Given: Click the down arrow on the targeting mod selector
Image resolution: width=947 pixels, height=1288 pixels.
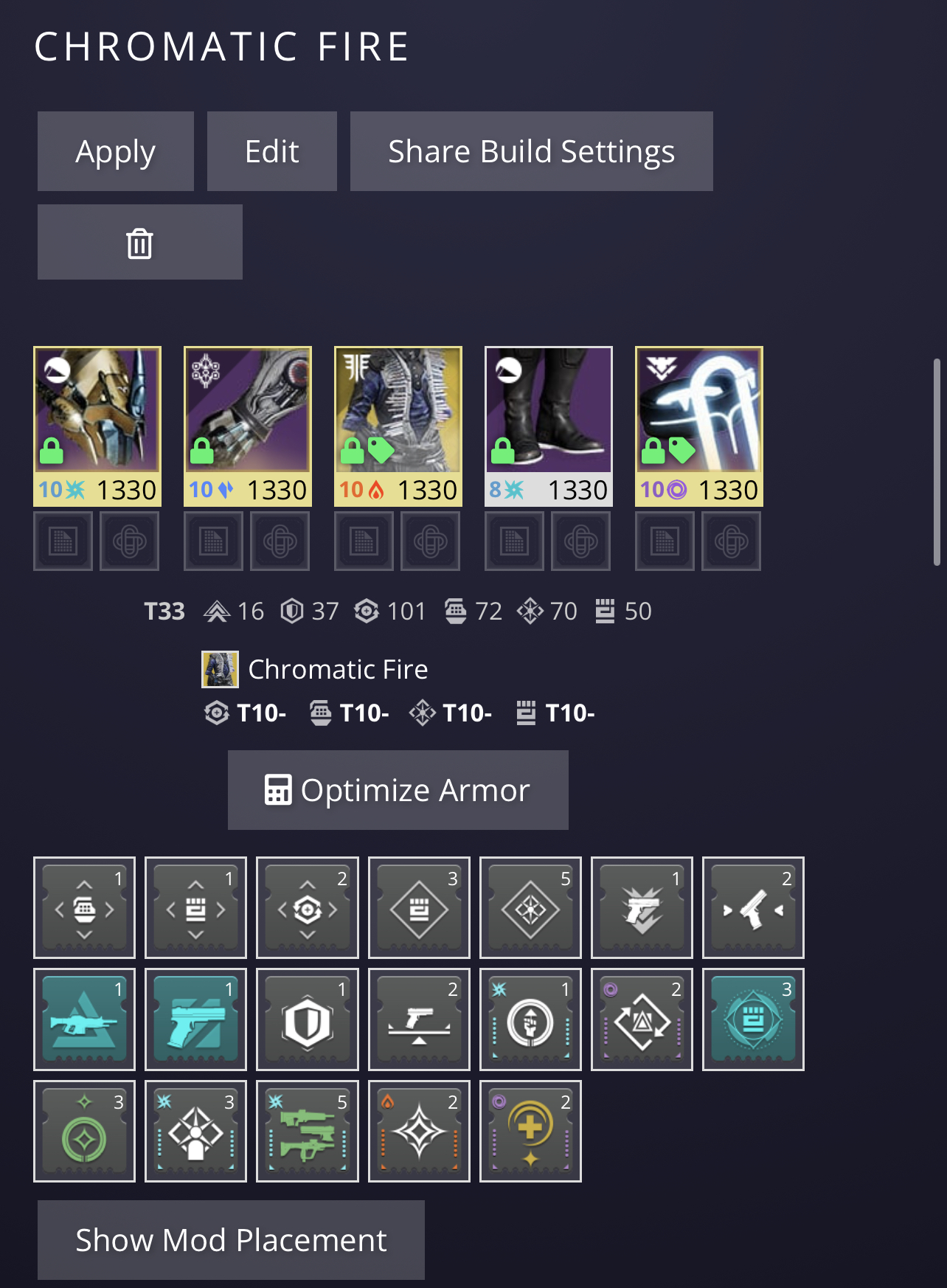Looking at the screenshot, I should click(x=307, y=934).
